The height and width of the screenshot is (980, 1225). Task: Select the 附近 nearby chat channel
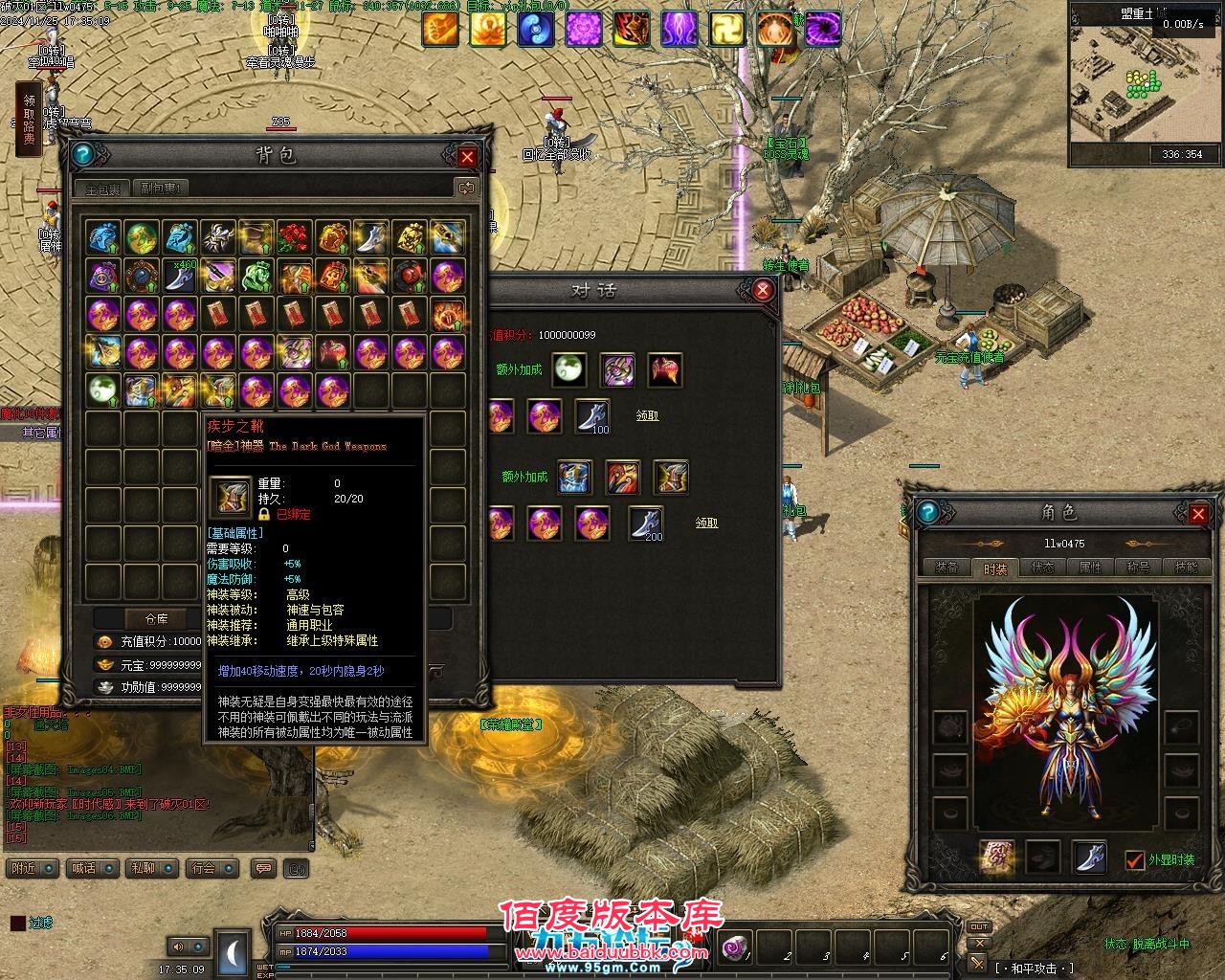(x=29, y=868)
